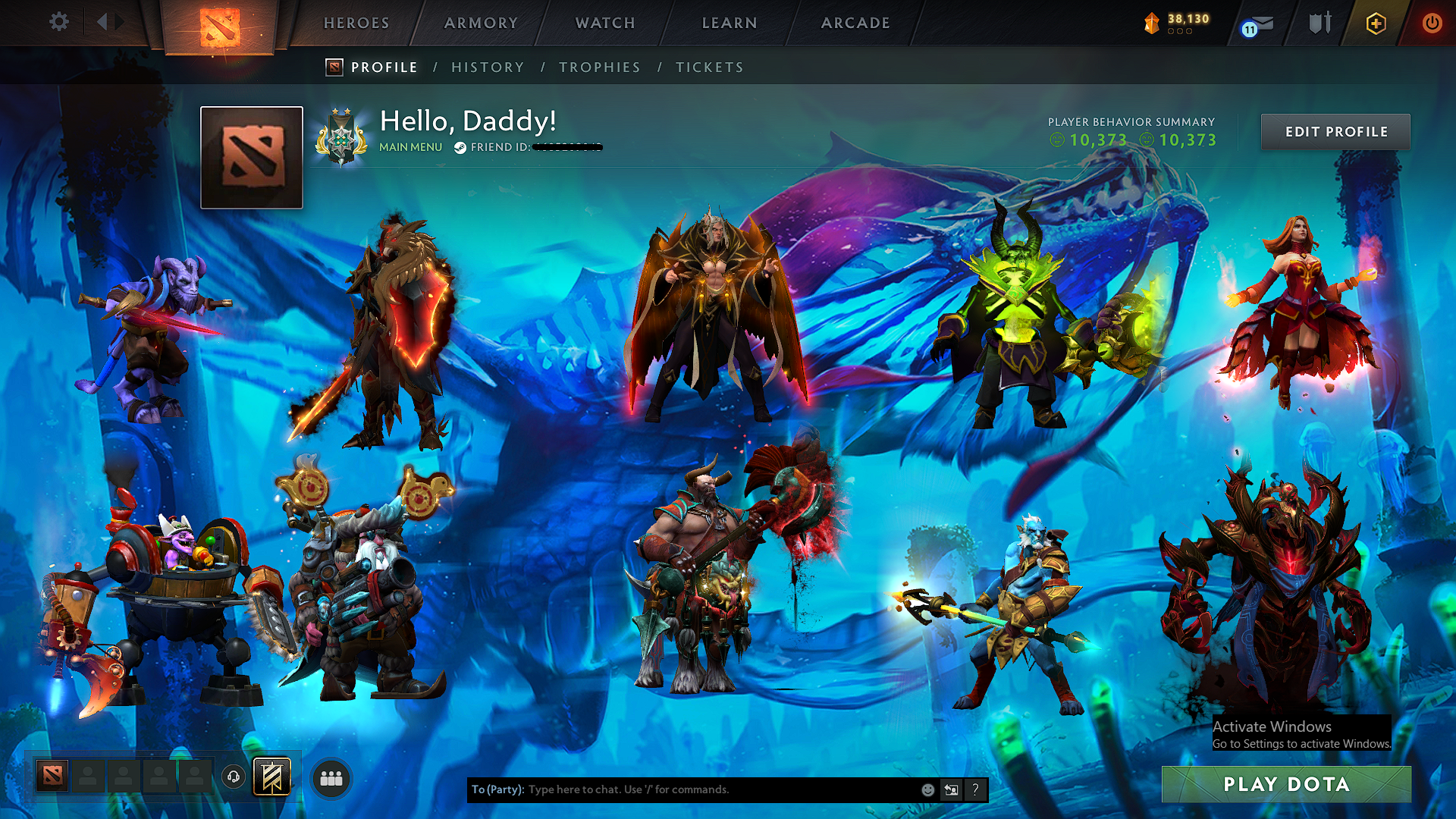Open the emoticon picker in chat
The image size is (1456, 819).
pyautogui.click(x=927, y=789)
